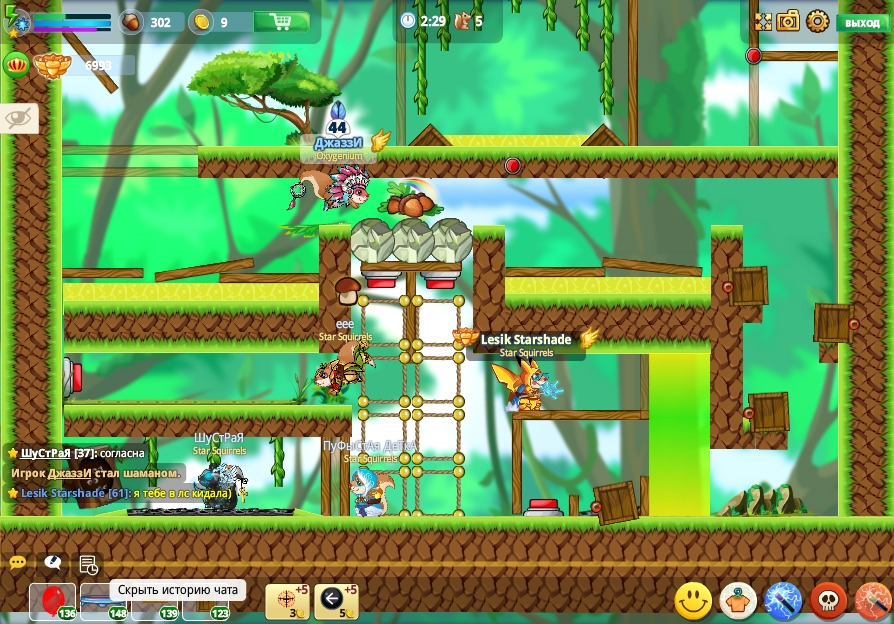The height and width of the screenshot is (624, 894).
Task: Take a screenshot with the camera icon
Action: pos(789,21)
